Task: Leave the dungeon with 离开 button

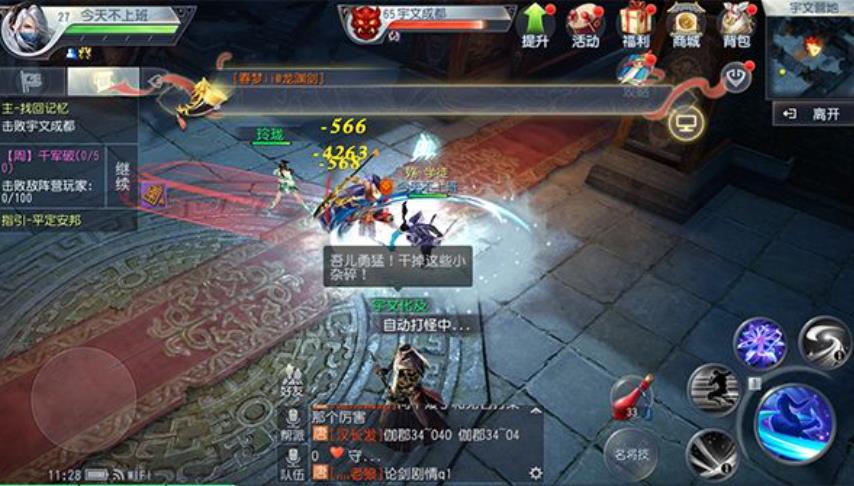Action: click(814, 114)
